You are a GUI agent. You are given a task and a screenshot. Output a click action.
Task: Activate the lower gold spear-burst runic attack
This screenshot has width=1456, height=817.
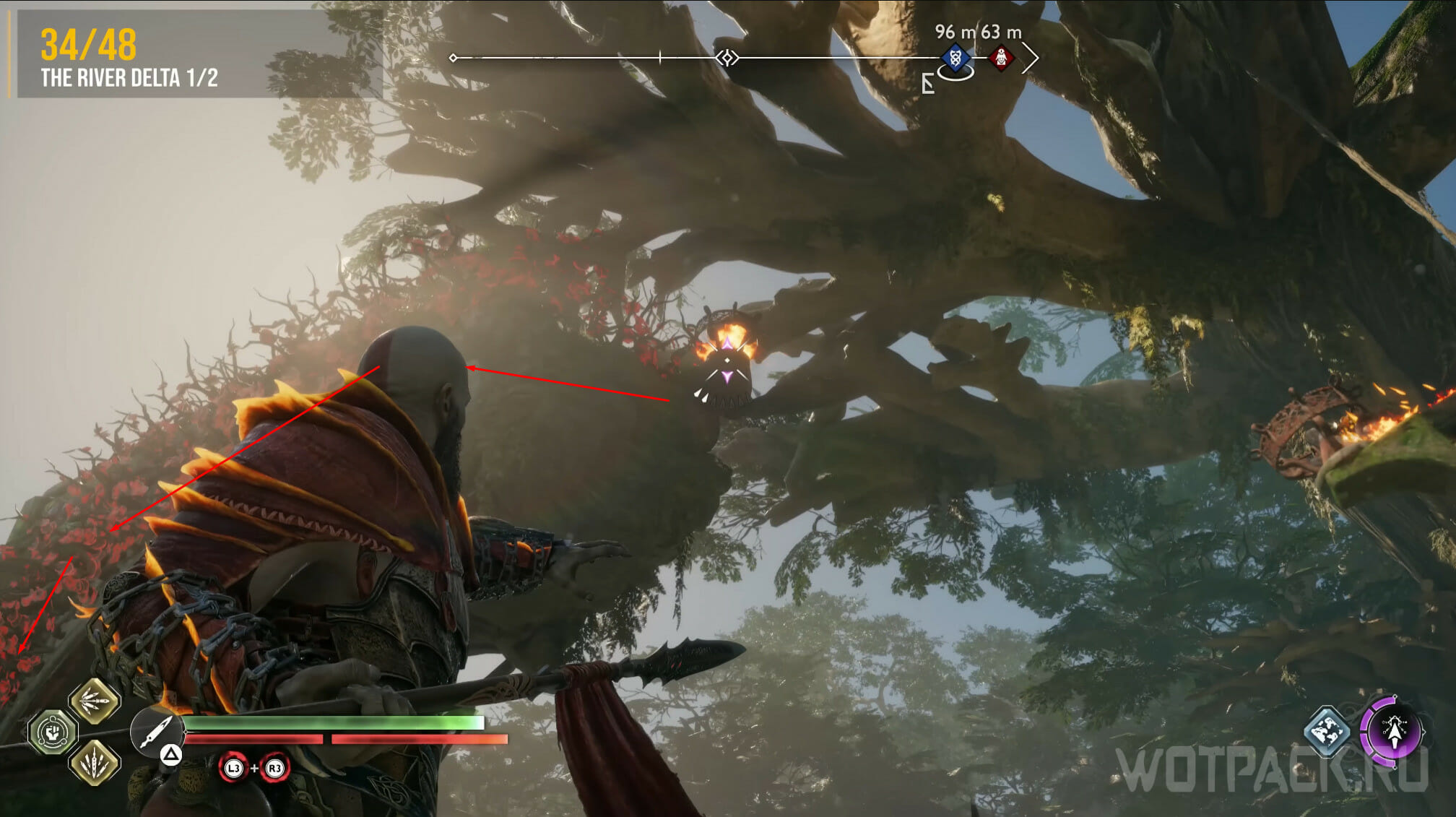tap(95, 761)
